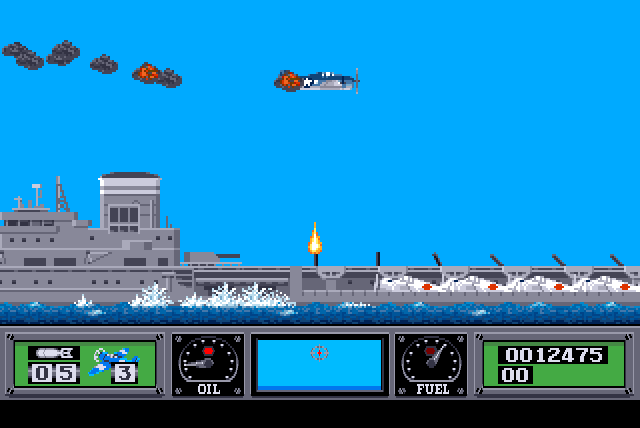640x428 pixels.
Task: Click the radar scope display
Action: 319,363
